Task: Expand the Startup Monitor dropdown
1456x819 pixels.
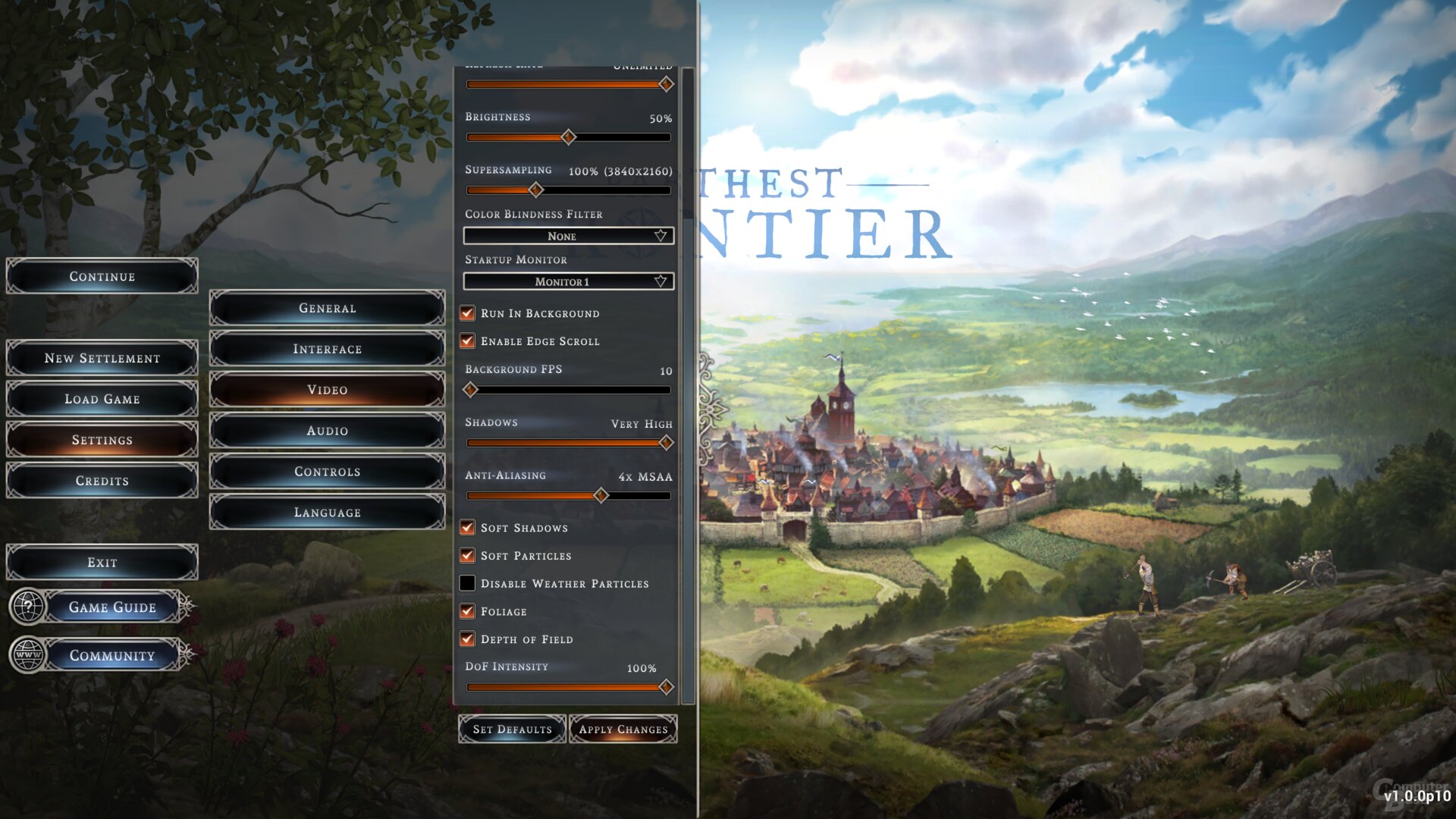Action: point(568,281)
